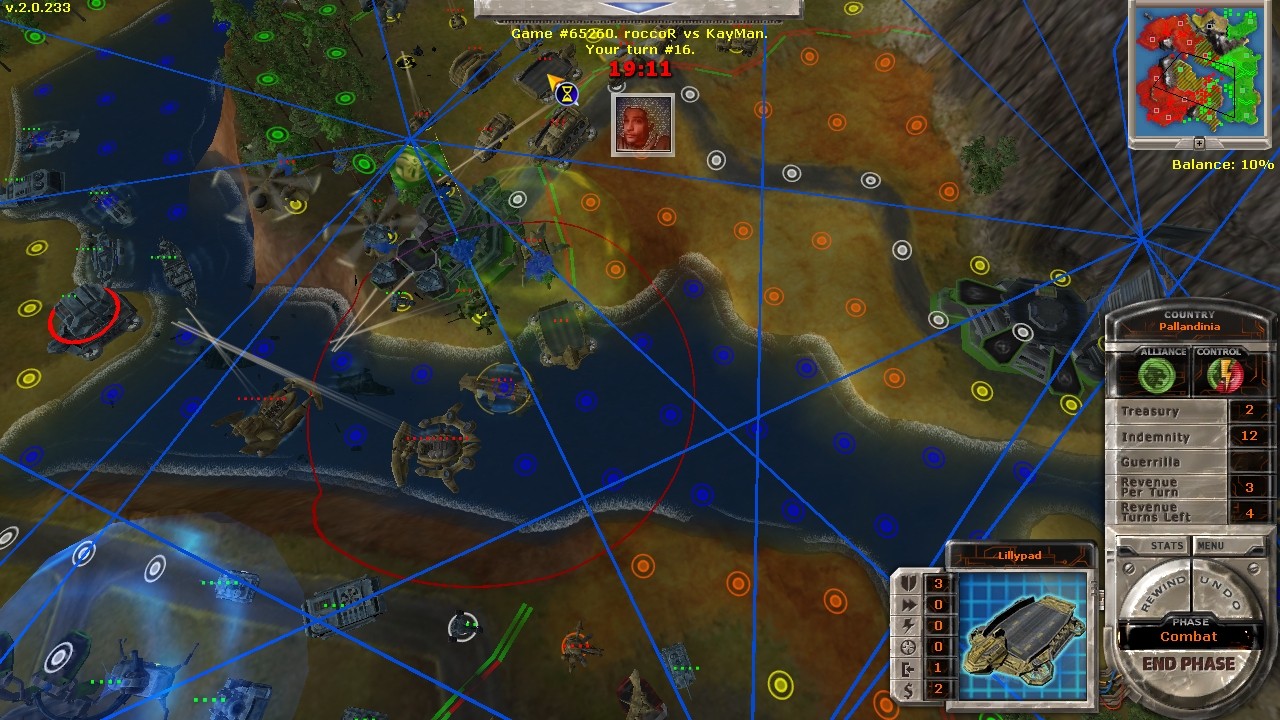Click the Alliance emblem icon
Viewport: 1280px width, 720px height.
coord(1161,375)
